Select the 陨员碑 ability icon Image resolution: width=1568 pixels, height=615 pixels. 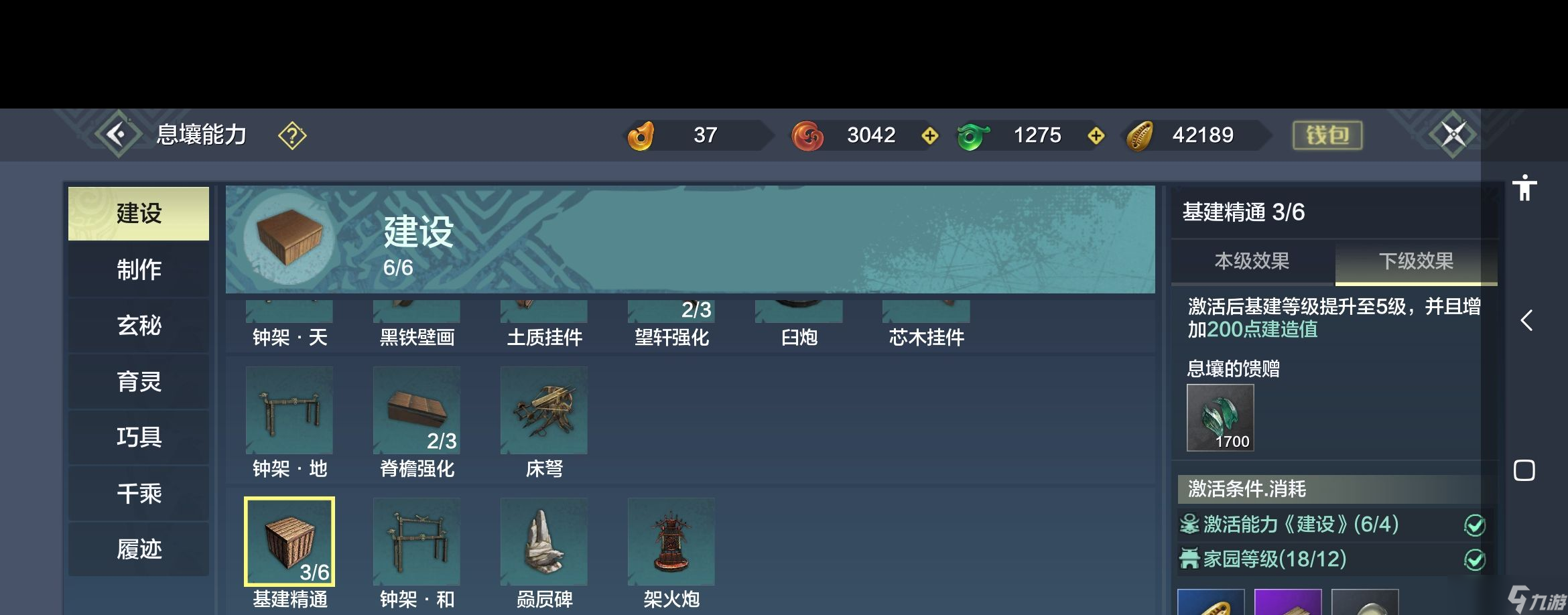pos(544,542)
